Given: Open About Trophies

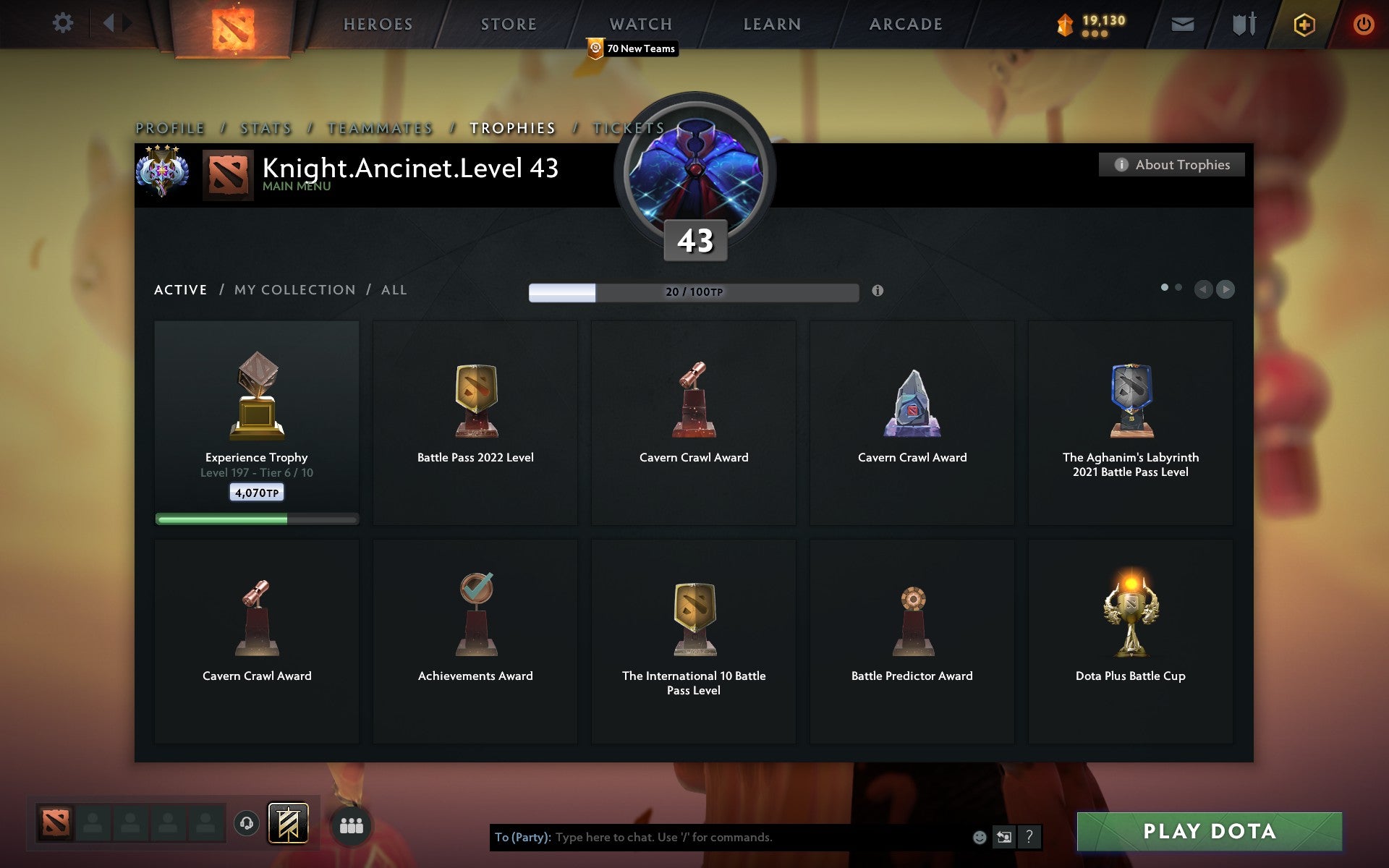Looking at the screenshot, I should tap(1171, 165).
